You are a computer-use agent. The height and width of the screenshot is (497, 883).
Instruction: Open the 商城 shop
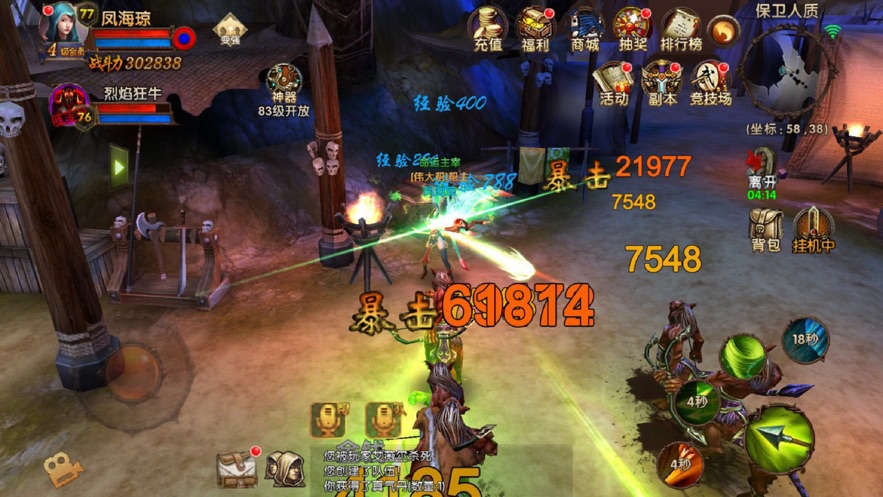tap(584, 28)
